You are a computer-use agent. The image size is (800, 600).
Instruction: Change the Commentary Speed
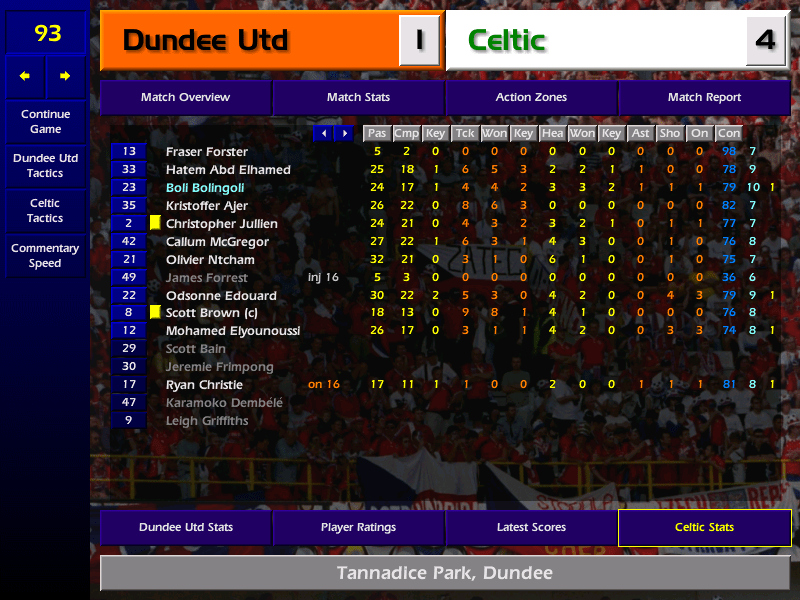[45, 256]
